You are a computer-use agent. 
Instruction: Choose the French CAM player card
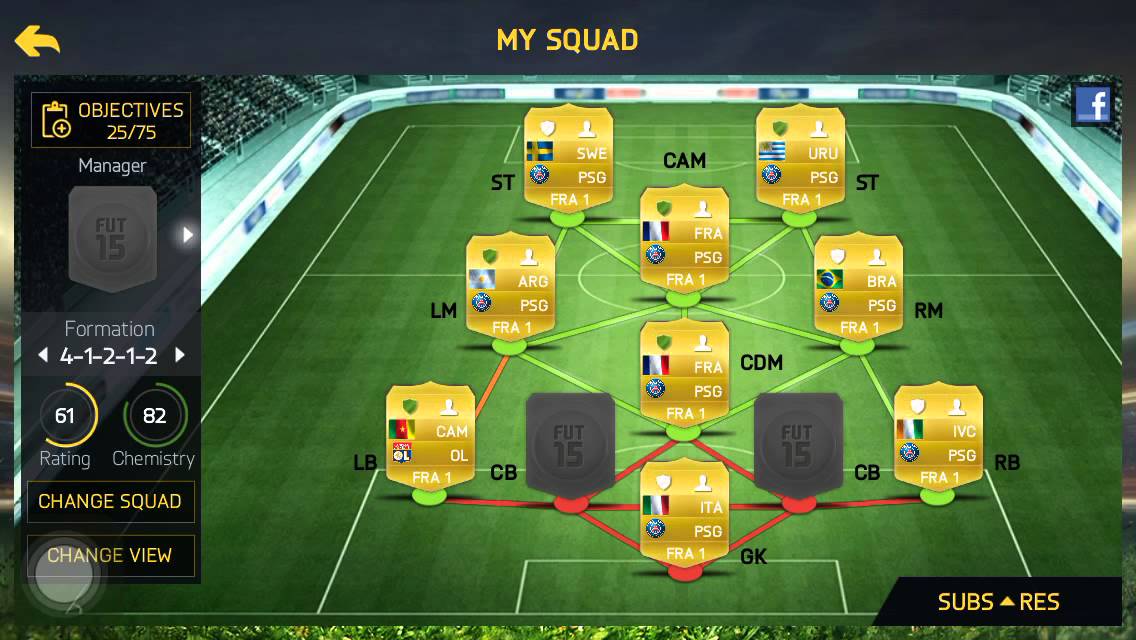point(684,238)
